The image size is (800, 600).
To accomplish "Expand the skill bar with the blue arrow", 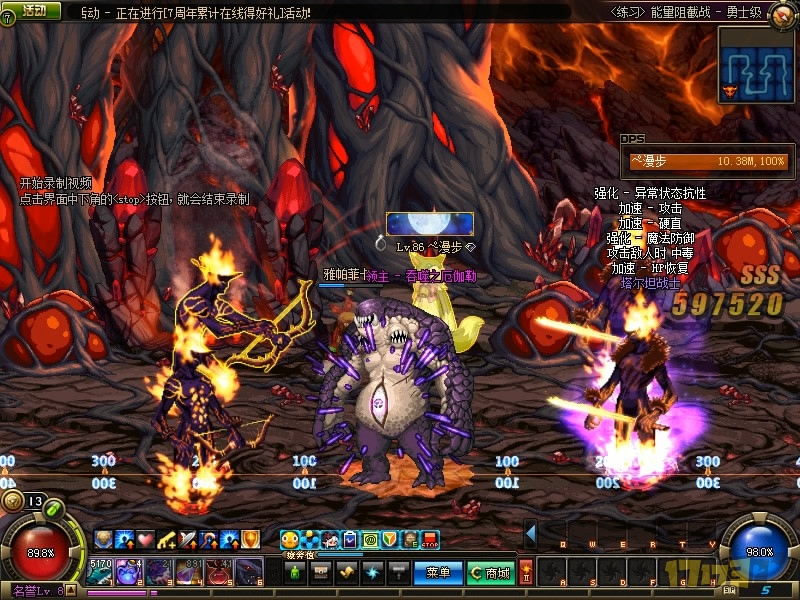I will tap(531, 532).
